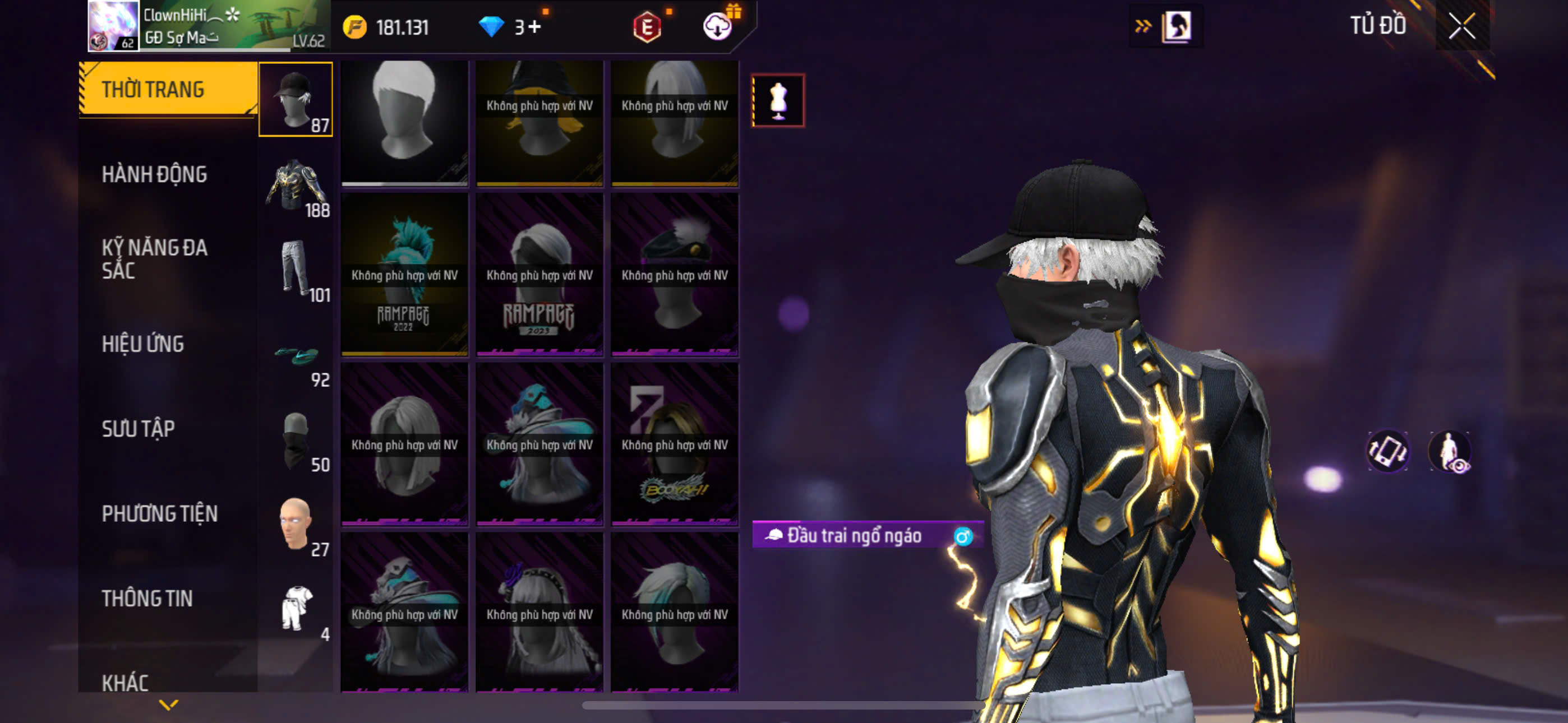
Task: Click the mannequin outfit preset button
Action: (x=777, y=100)
